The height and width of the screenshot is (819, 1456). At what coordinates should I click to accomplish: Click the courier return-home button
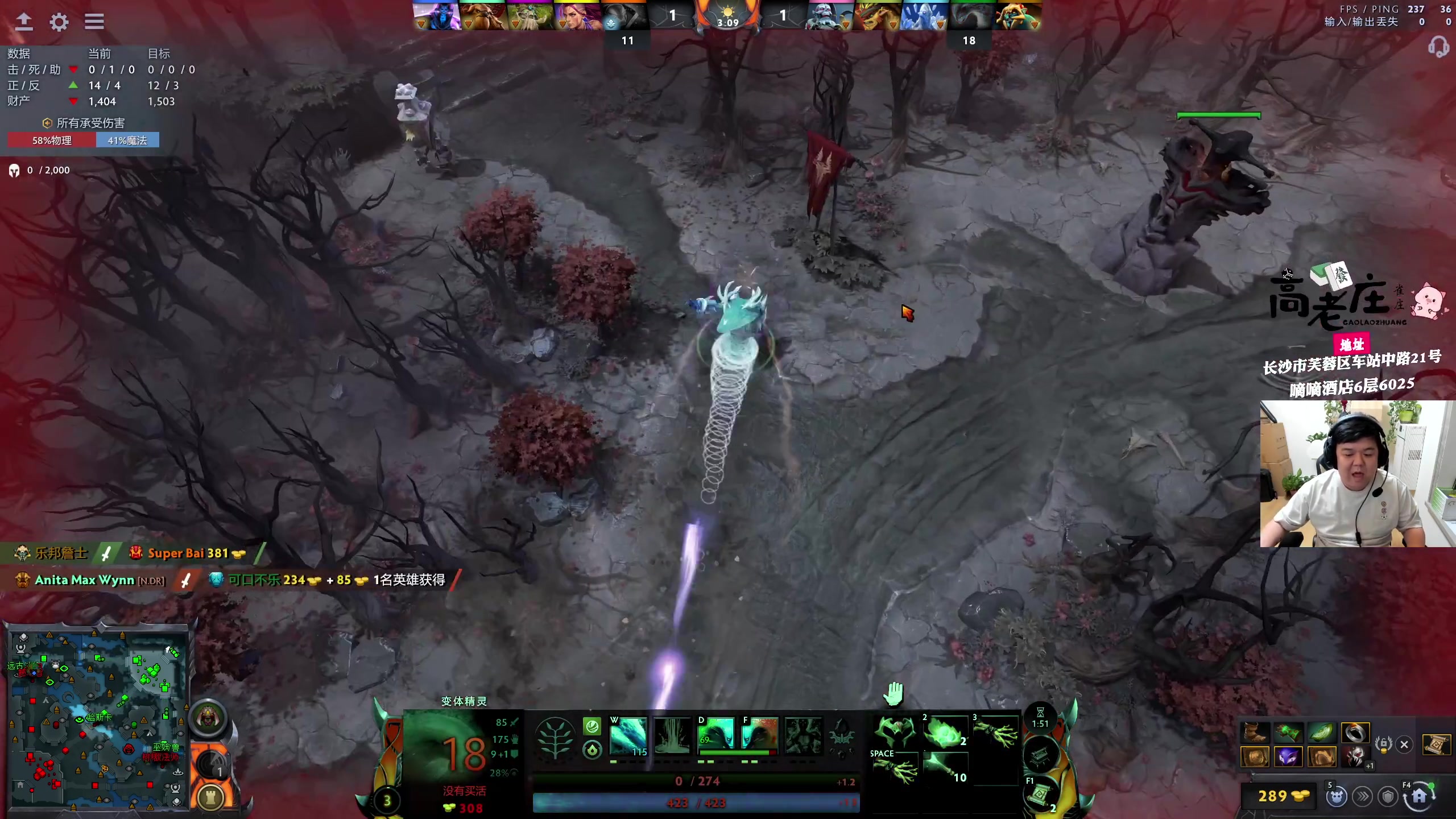(x=1418, y=796)
